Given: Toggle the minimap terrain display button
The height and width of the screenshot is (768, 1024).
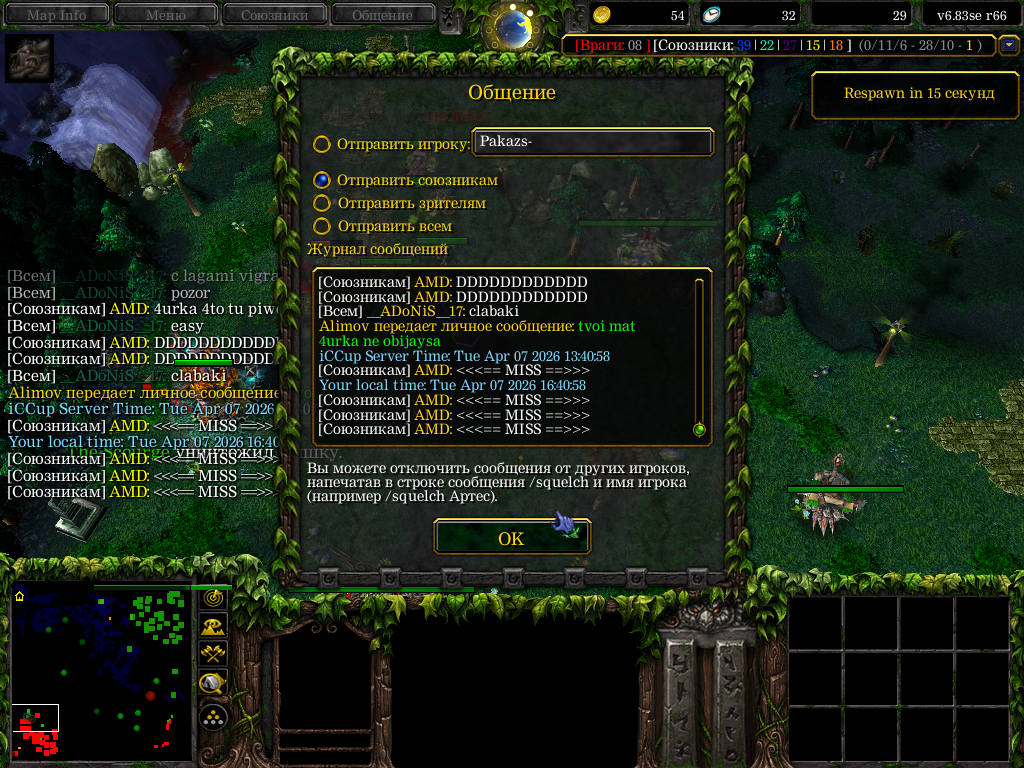Looking at the screenshot, I should [x=213, y=626].
